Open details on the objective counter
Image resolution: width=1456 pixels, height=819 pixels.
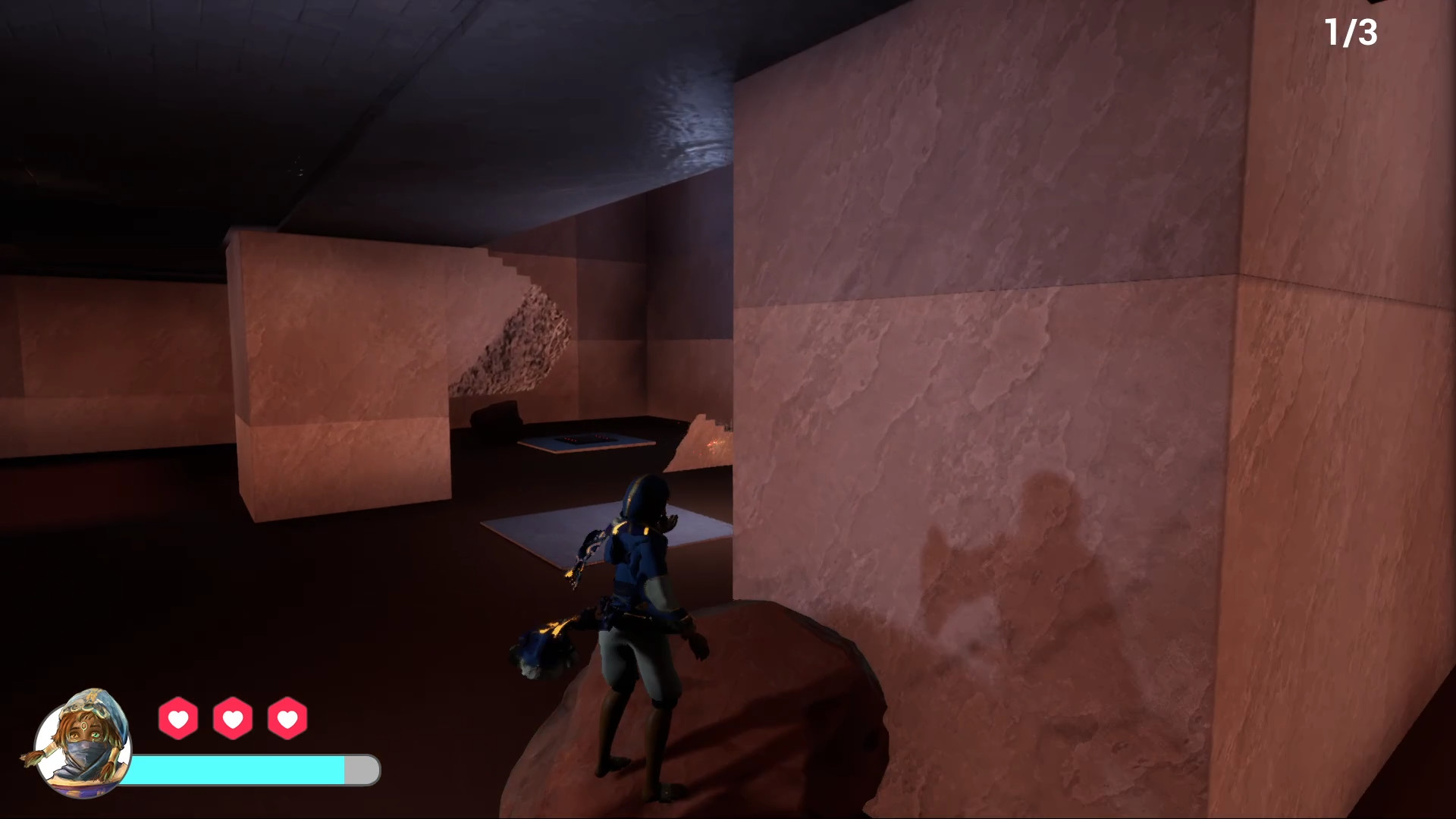(x=1351, y=32)
